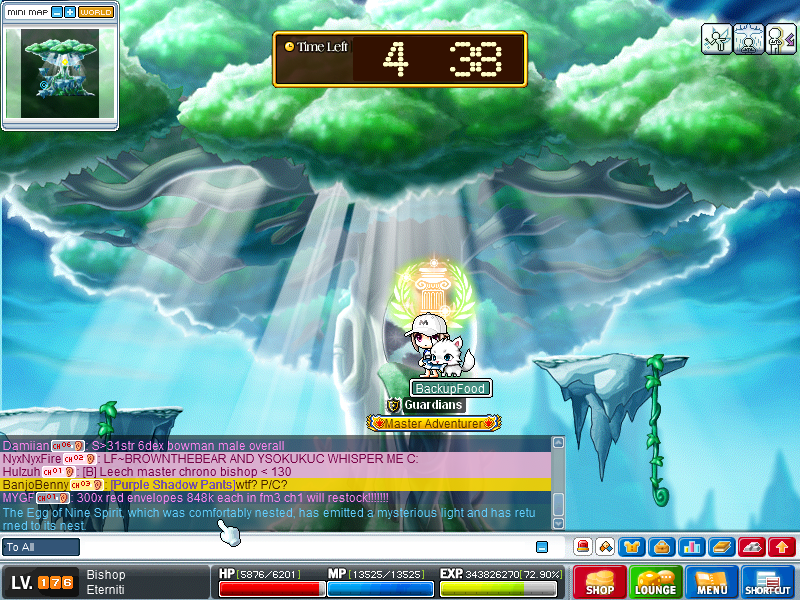Select the figure with purple arrow buff icon
The width and height of the screenshot is (800, 600).
(781, 37)
